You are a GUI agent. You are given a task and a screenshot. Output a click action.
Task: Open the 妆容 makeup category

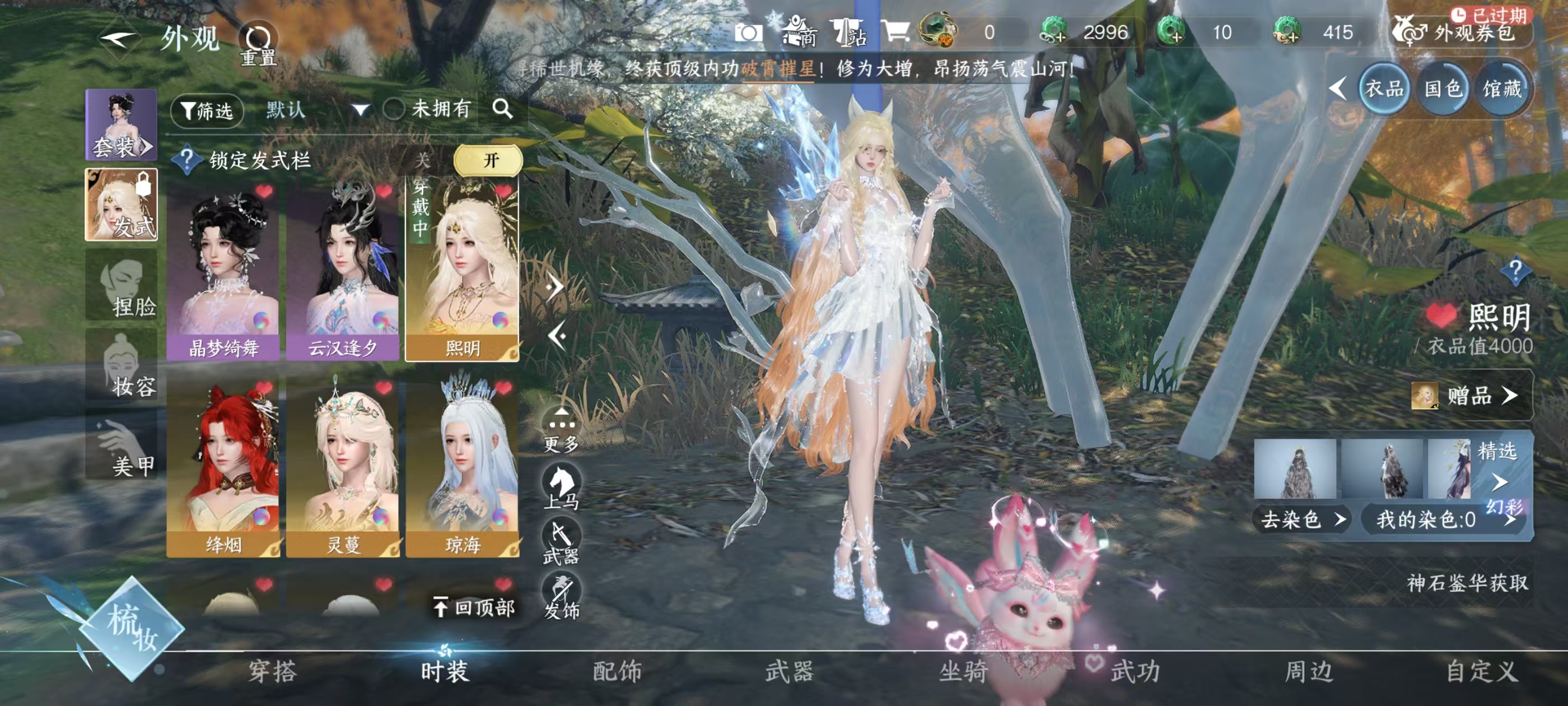tap(122, 365)
